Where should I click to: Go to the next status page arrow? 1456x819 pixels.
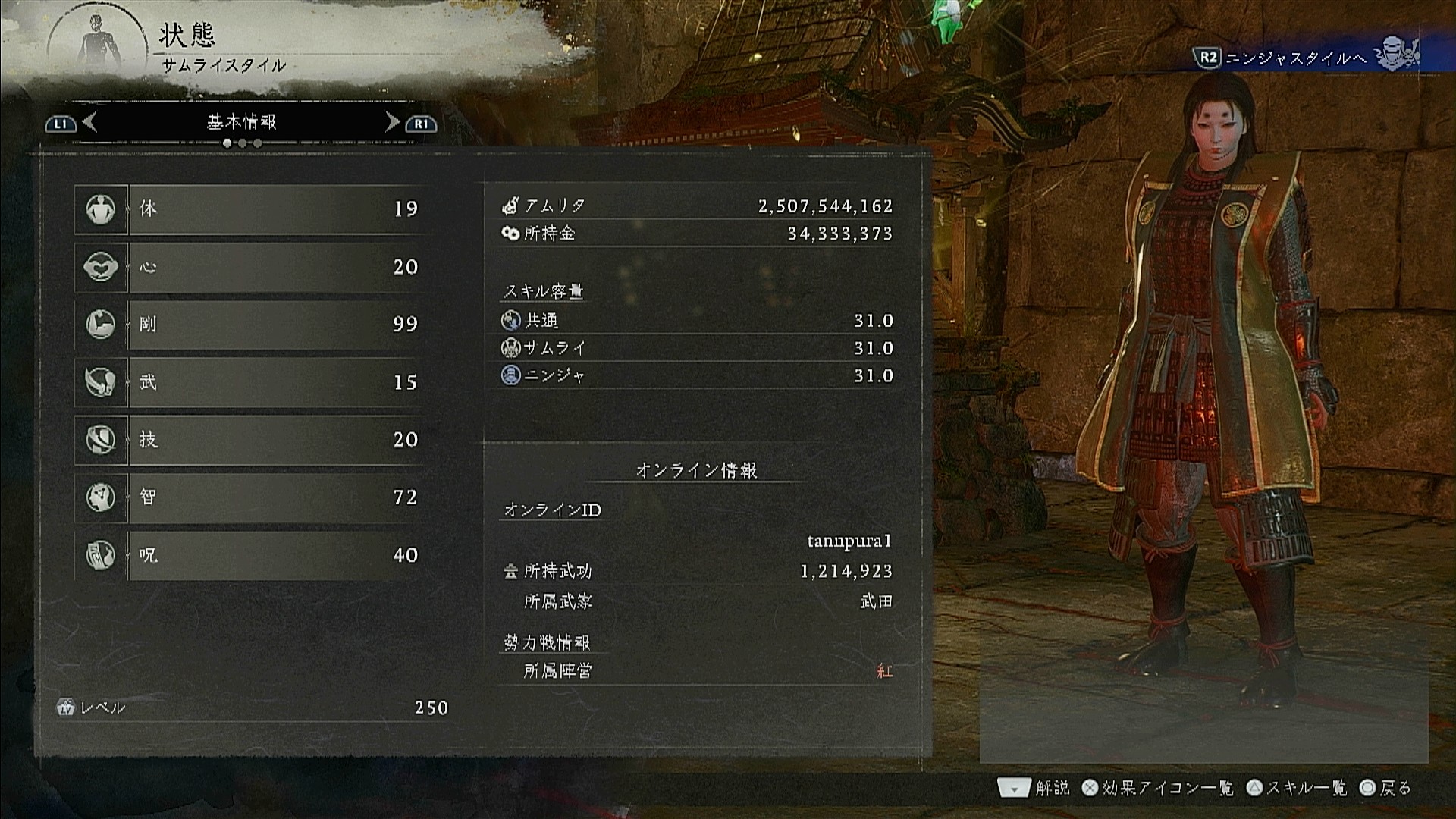point(393,122)
